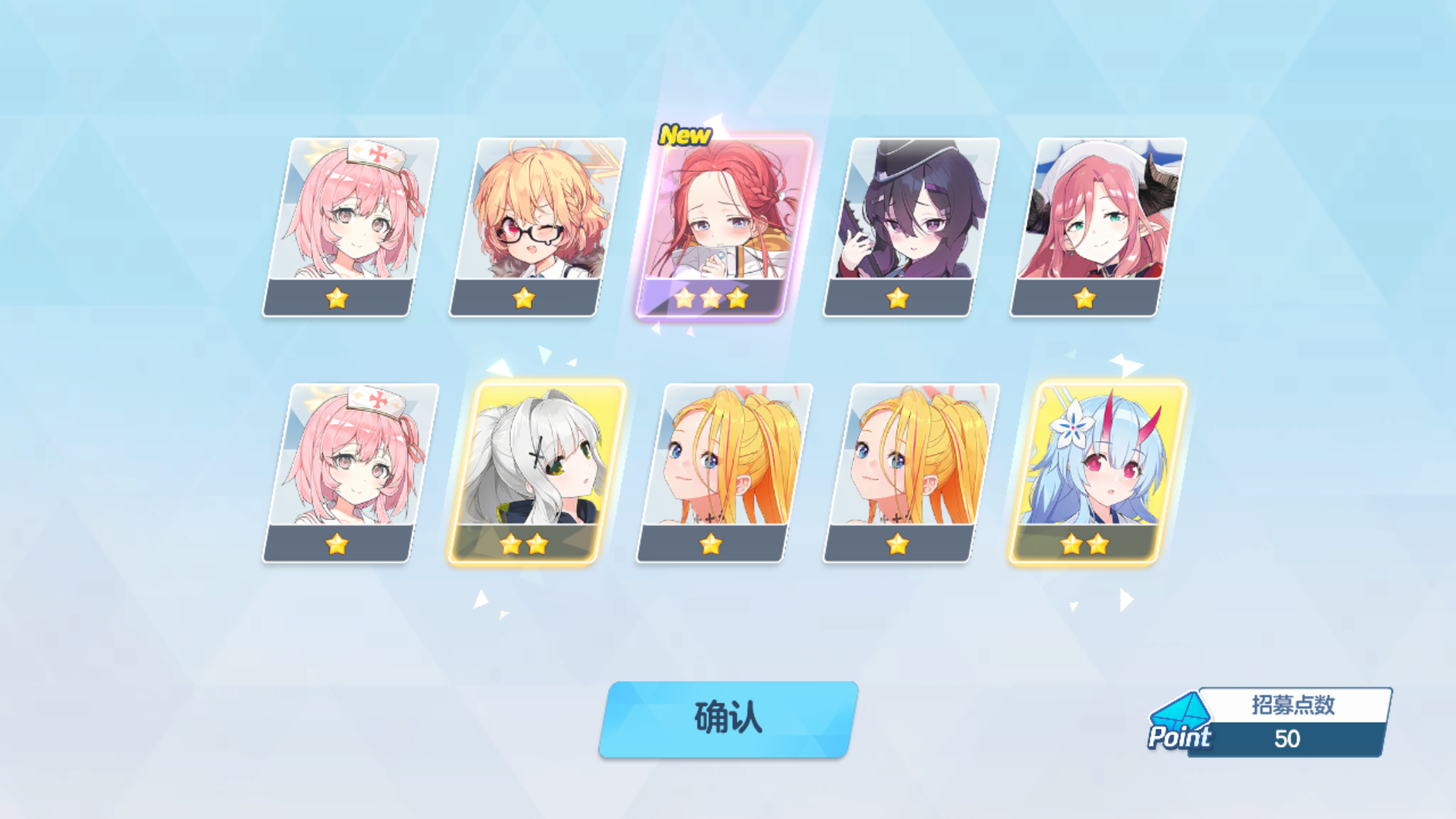1456x819 pixels.
Task: Click the star under the glasses girl card
Action: [523, 298]
